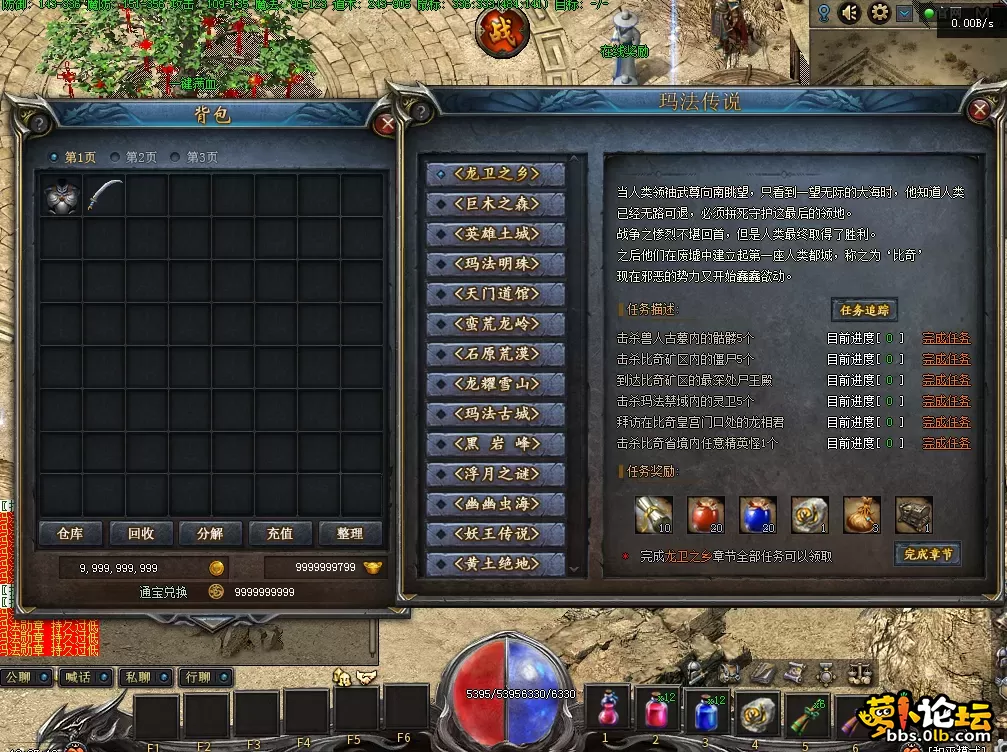This screenshot has width=1007, height=752.
Task: Toggle the speaker sound icon
Action: (x=851, y=13)
